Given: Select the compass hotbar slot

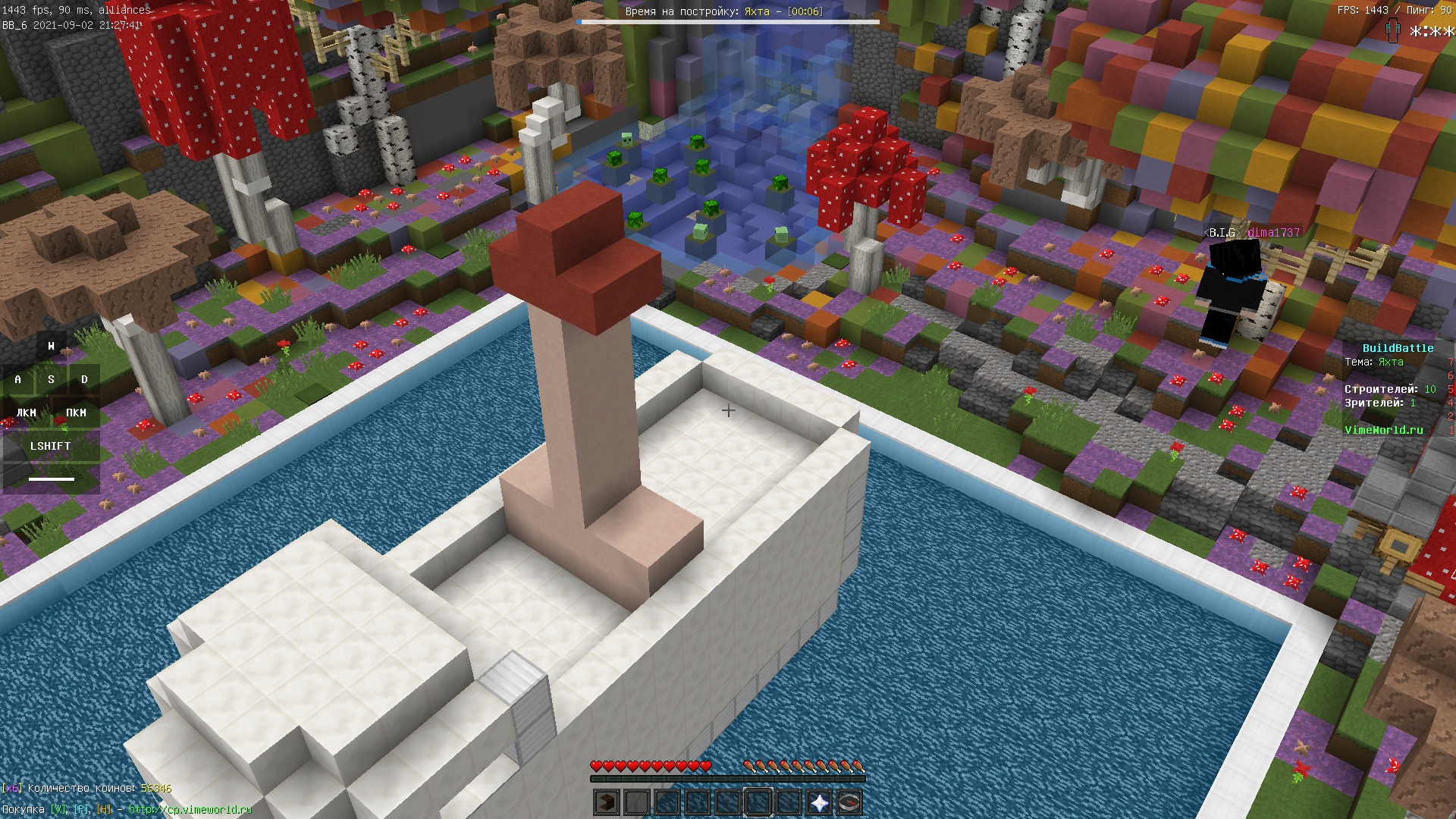Looking at the screenshot, I should (x=849, y=802).
